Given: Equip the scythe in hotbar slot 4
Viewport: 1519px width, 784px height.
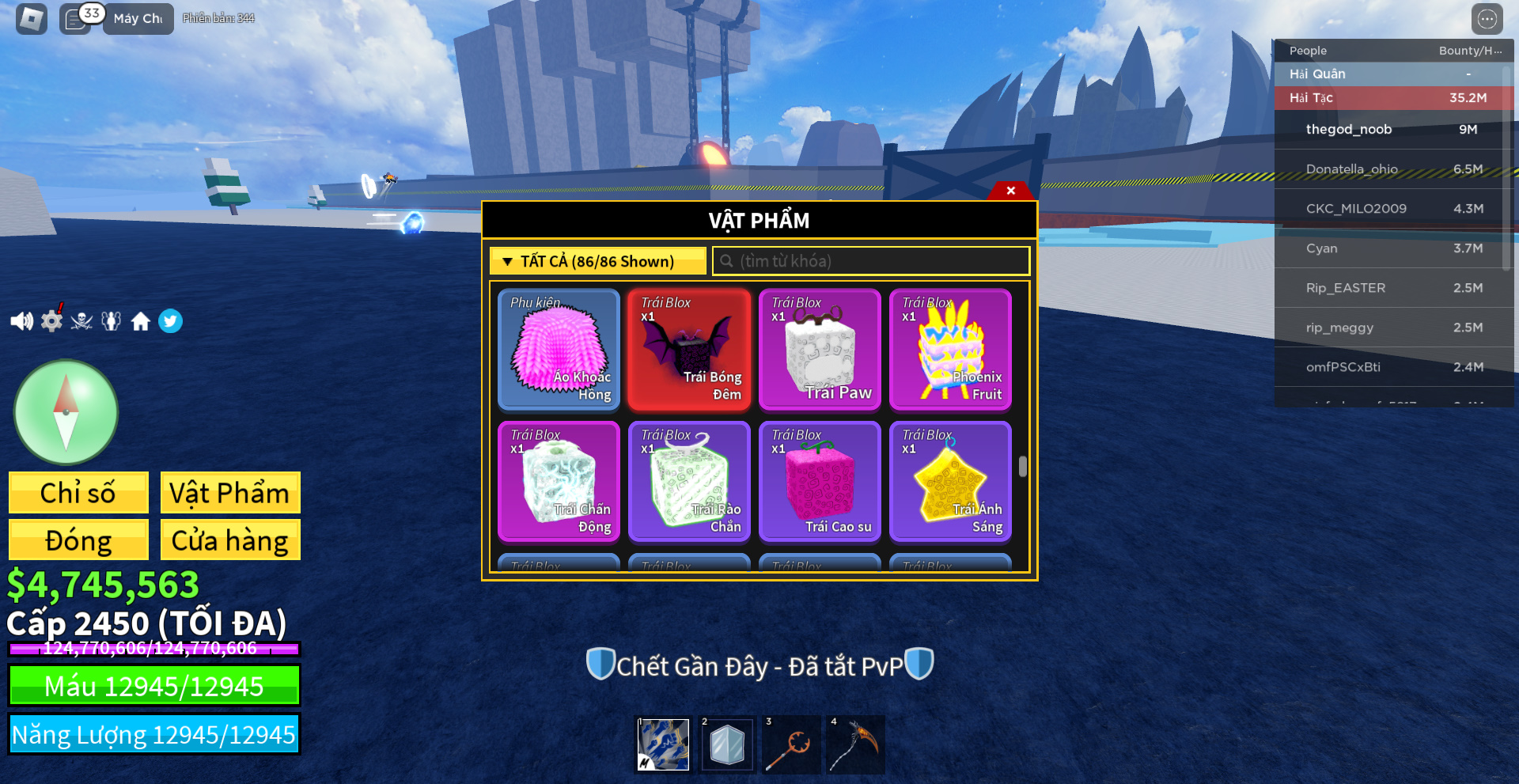Looking at the screenshot, I should (x=855, y=744).
